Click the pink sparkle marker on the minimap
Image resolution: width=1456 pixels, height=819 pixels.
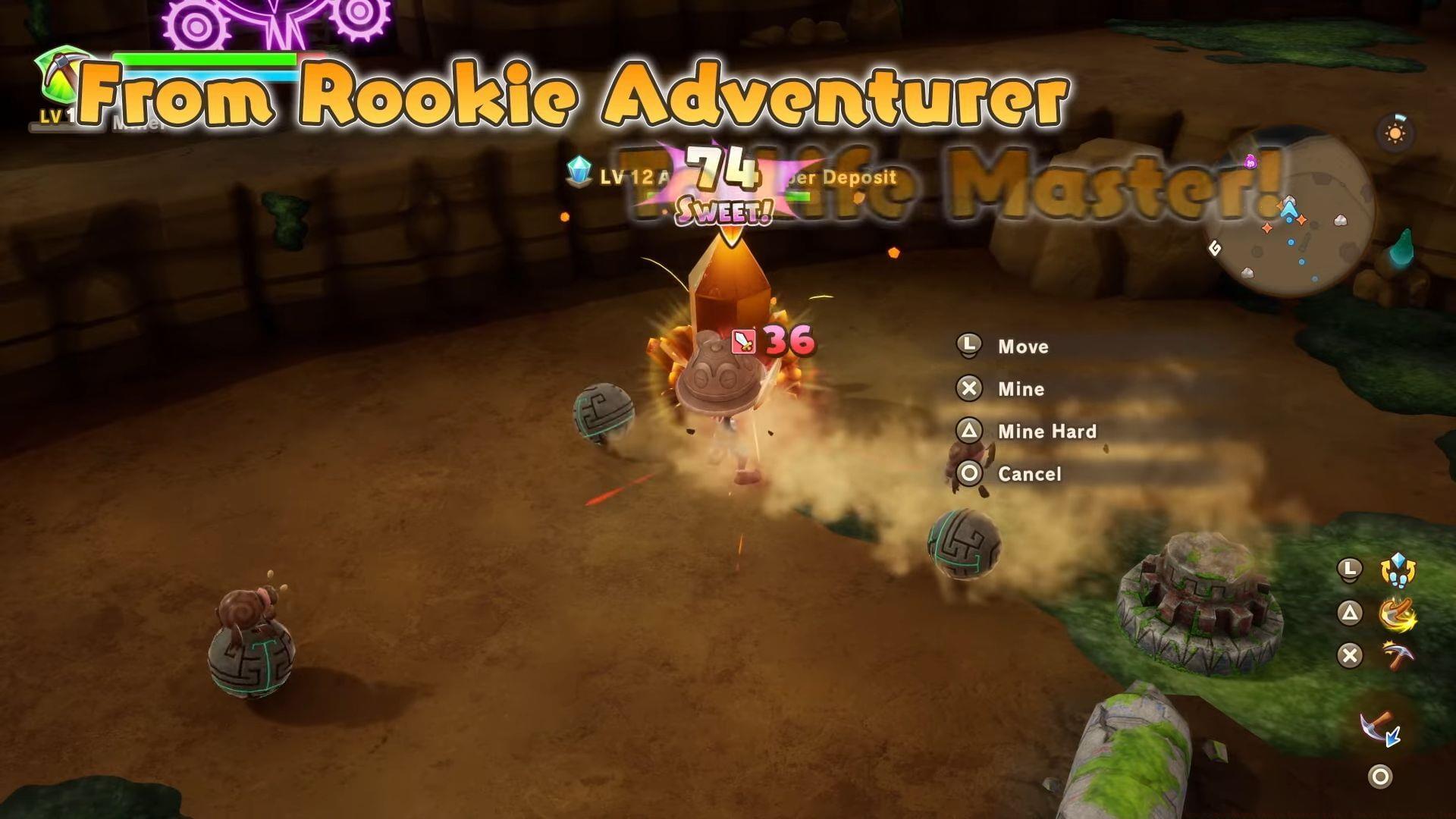coord(1252,162)
